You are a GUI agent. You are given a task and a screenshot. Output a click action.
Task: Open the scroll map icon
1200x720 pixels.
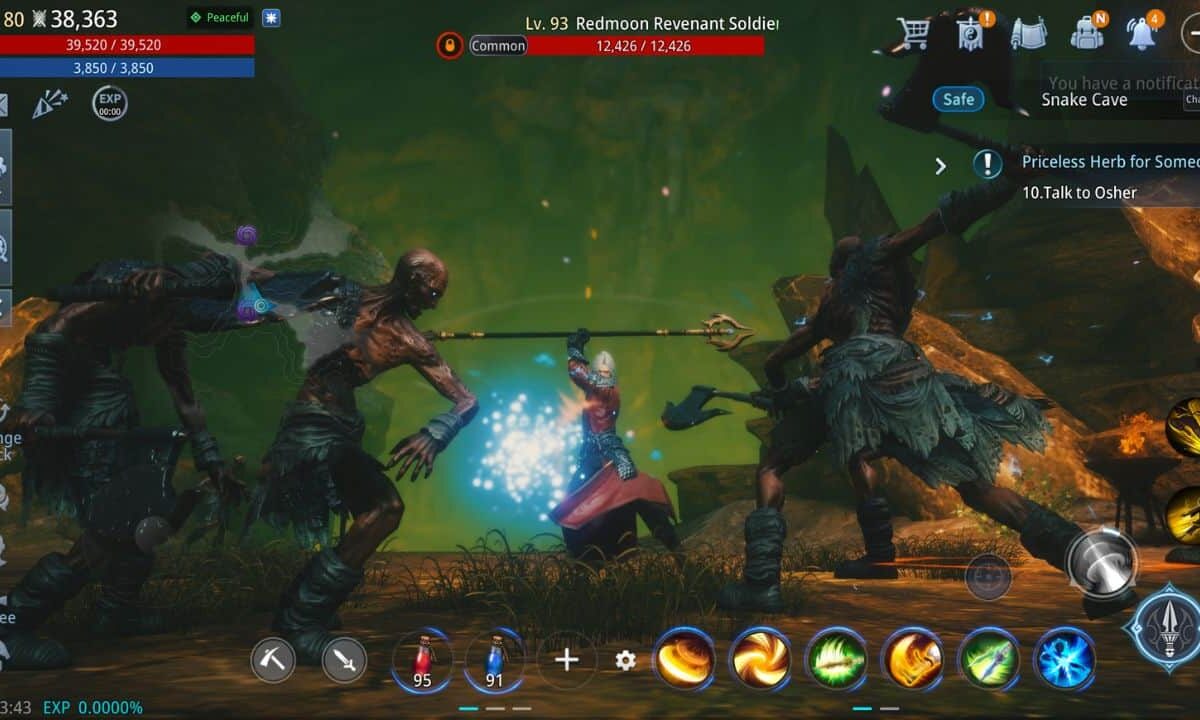coord(1028,33)
